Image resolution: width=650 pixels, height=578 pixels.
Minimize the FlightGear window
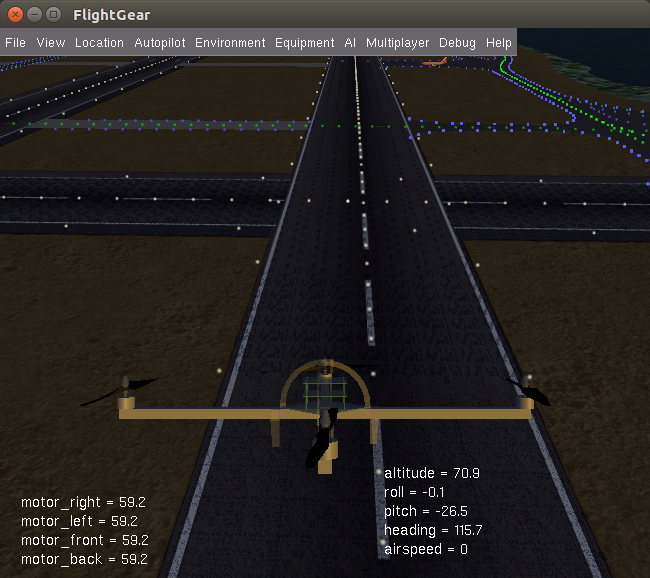(x=33, y=15)
